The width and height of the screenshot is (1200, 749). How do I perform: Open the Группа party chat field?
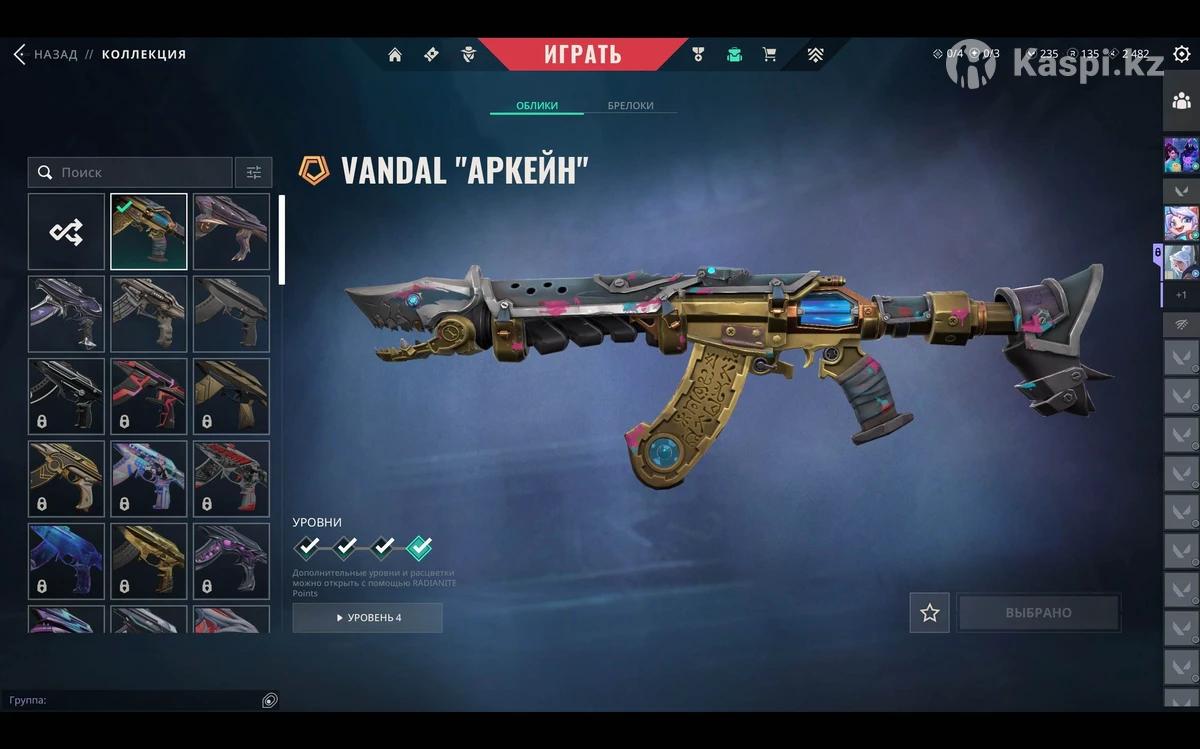coord(130,700)
